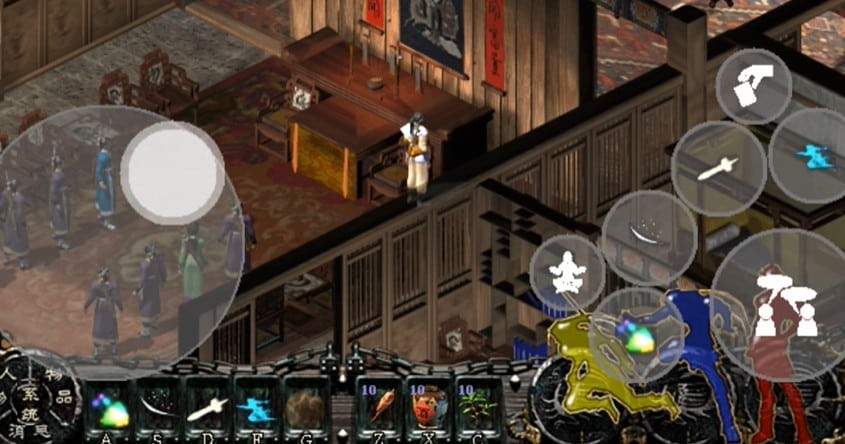Tap the round sword attack button
The height and width of the screenshot is (444, 845).
pos(718,168)
